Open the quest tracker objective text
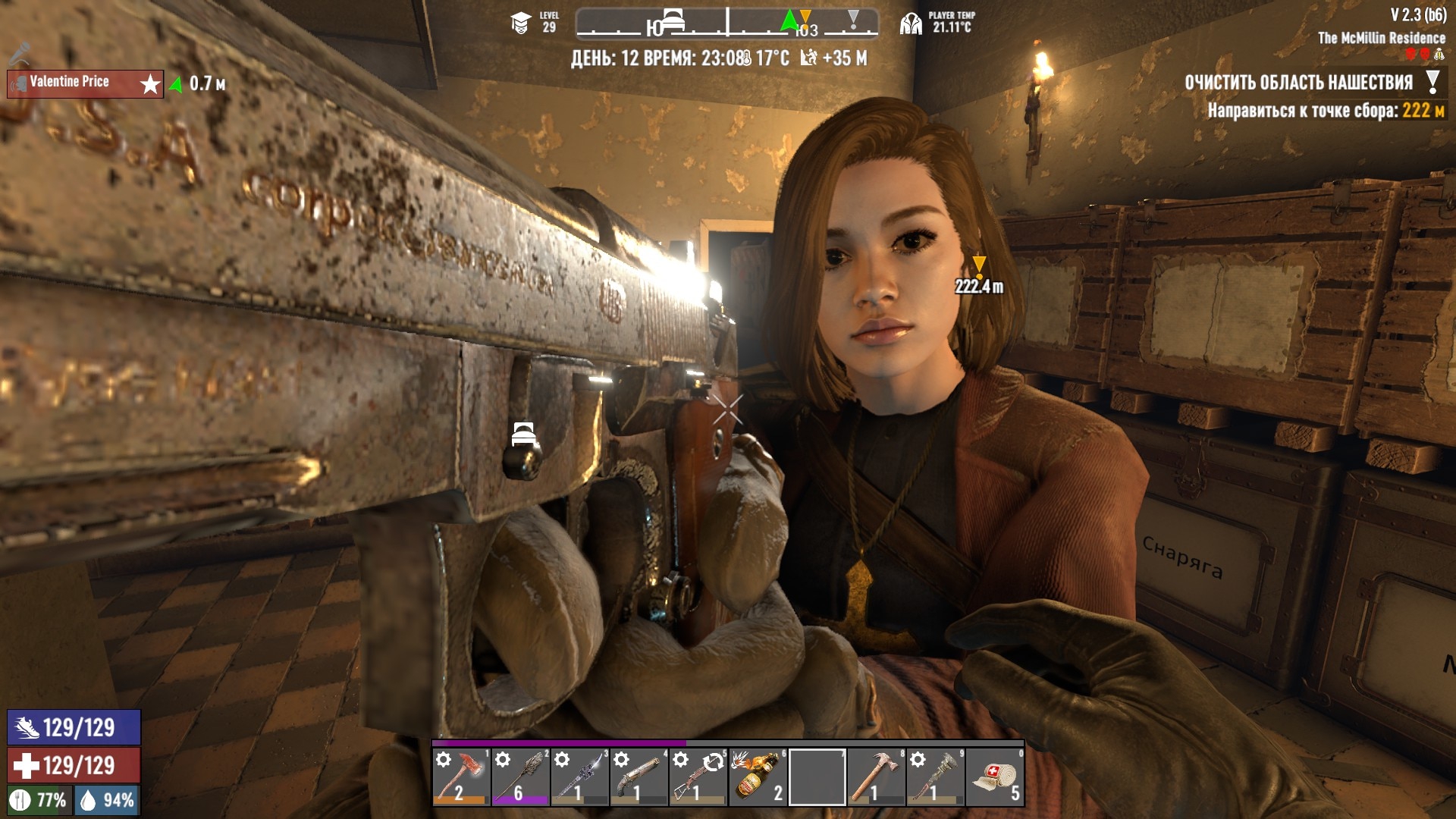The width and height of the screenshot is (1456, 819). [1298, 83]
